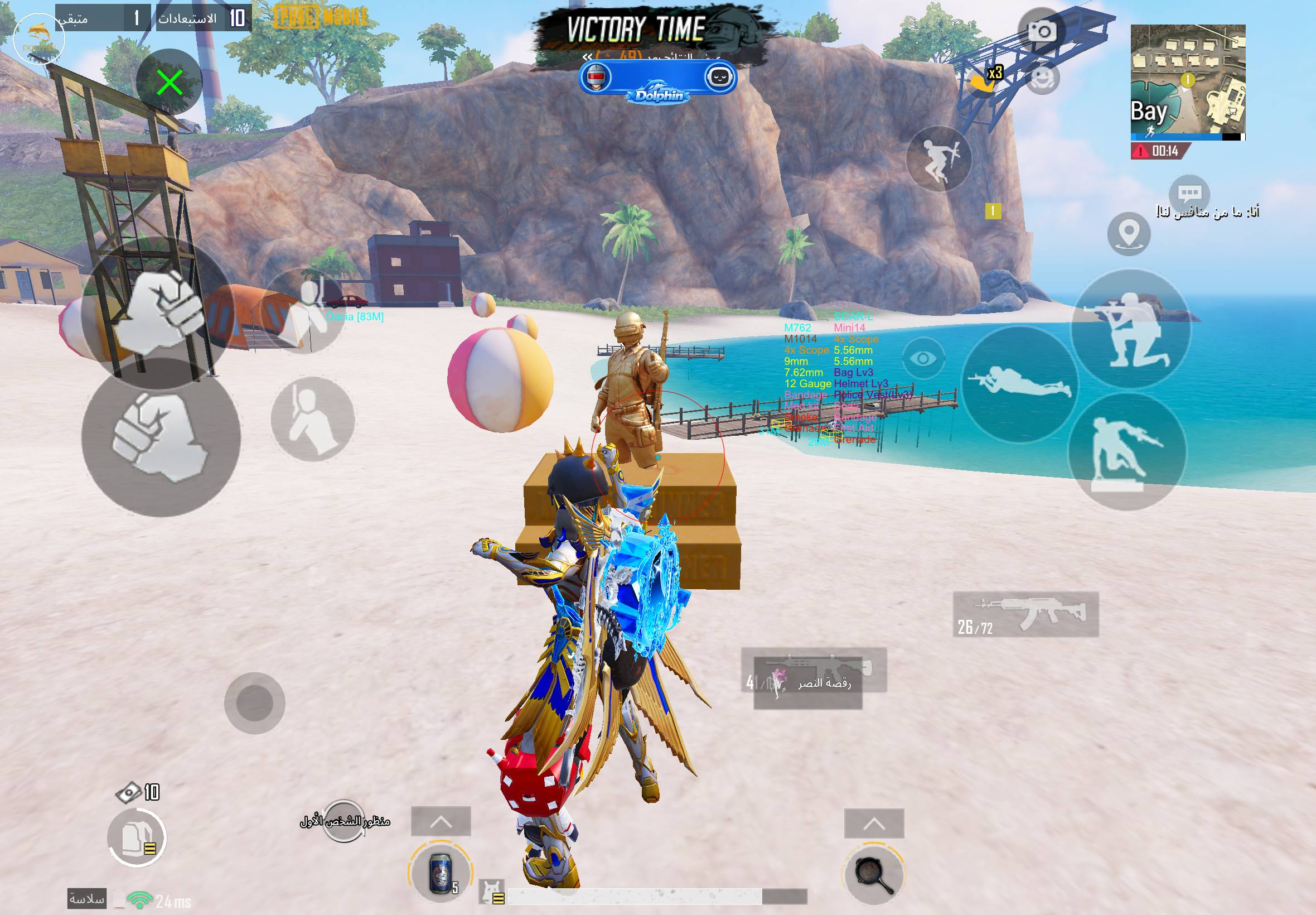1316x915 pixels.
Task: Open the chat speech bubble
Action: click(x=1189, y=193)
